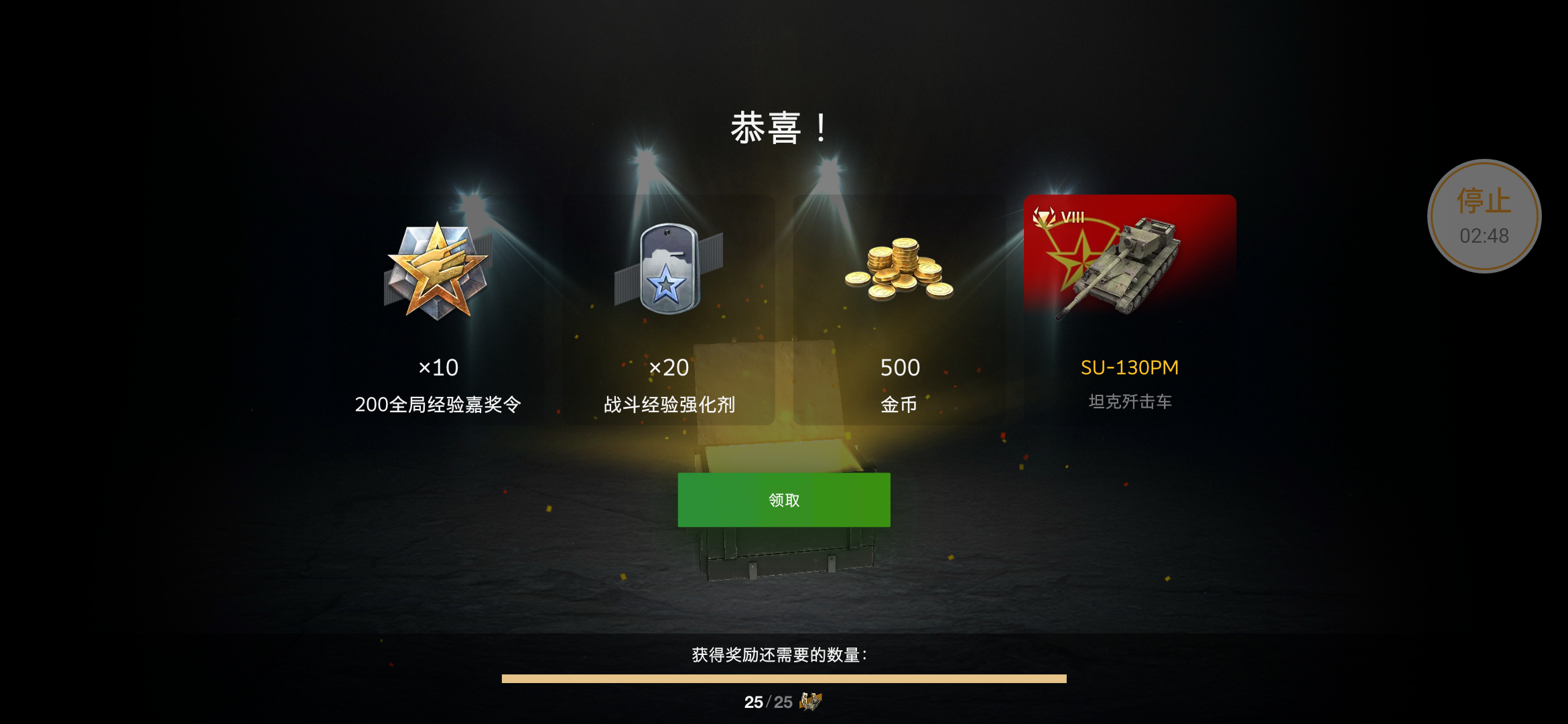The image size is (1568, 724).
Task: Click the full reward progress bar
Action: tap(784, 678)
